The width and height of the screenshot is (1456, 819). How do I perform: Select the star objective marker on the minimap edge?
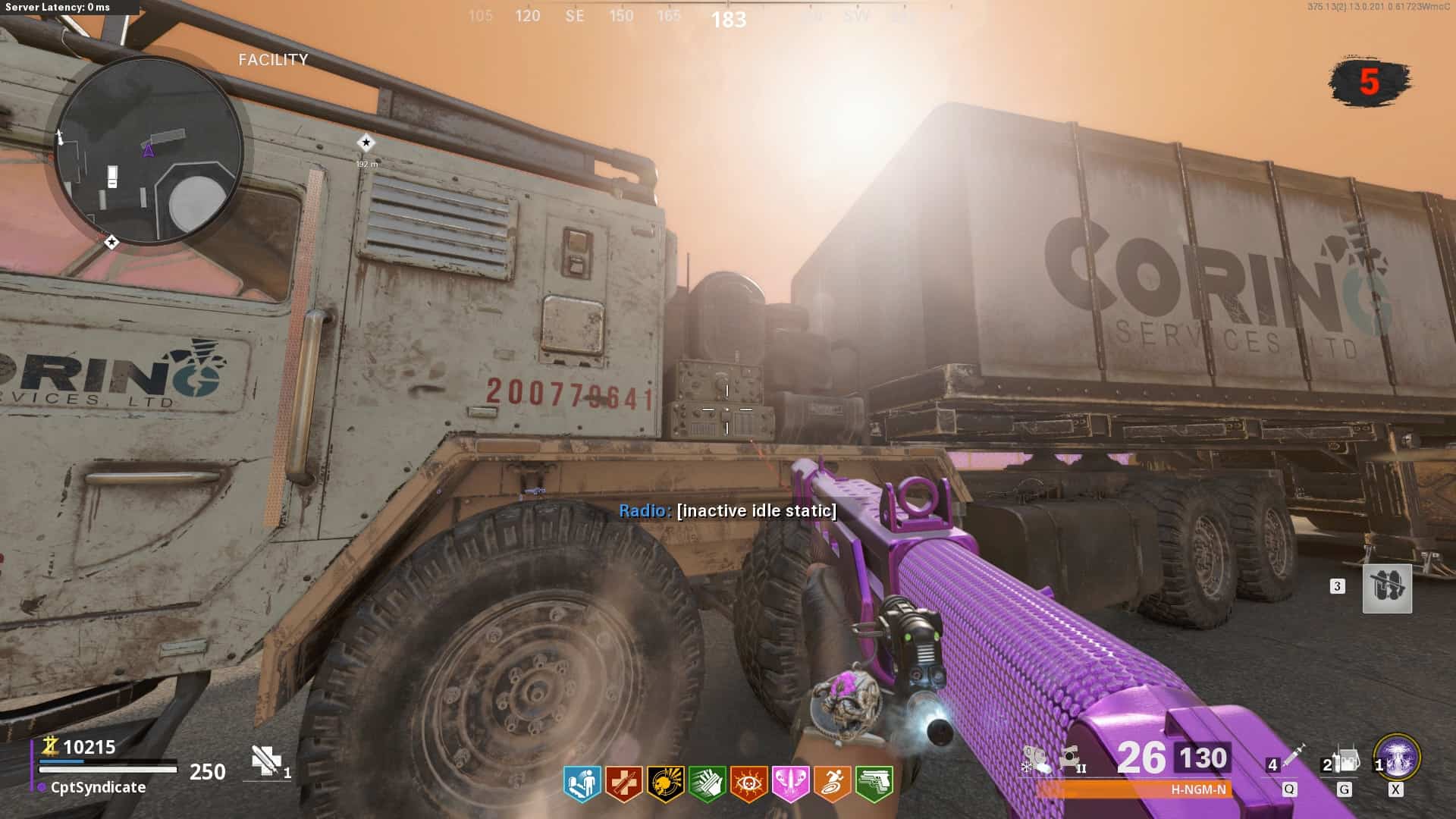point(111,242)
